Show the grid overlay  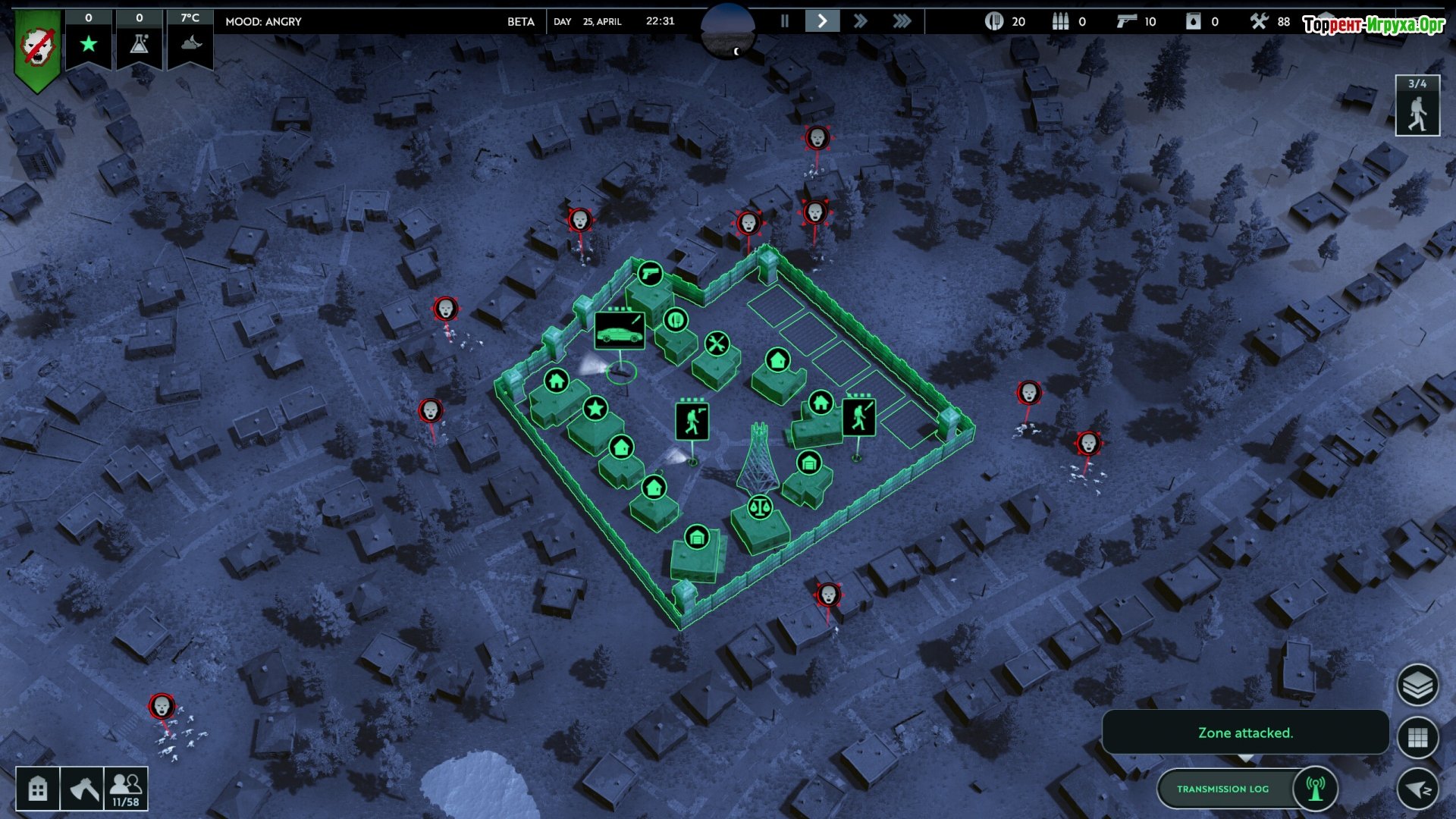tap(1417, 737)
